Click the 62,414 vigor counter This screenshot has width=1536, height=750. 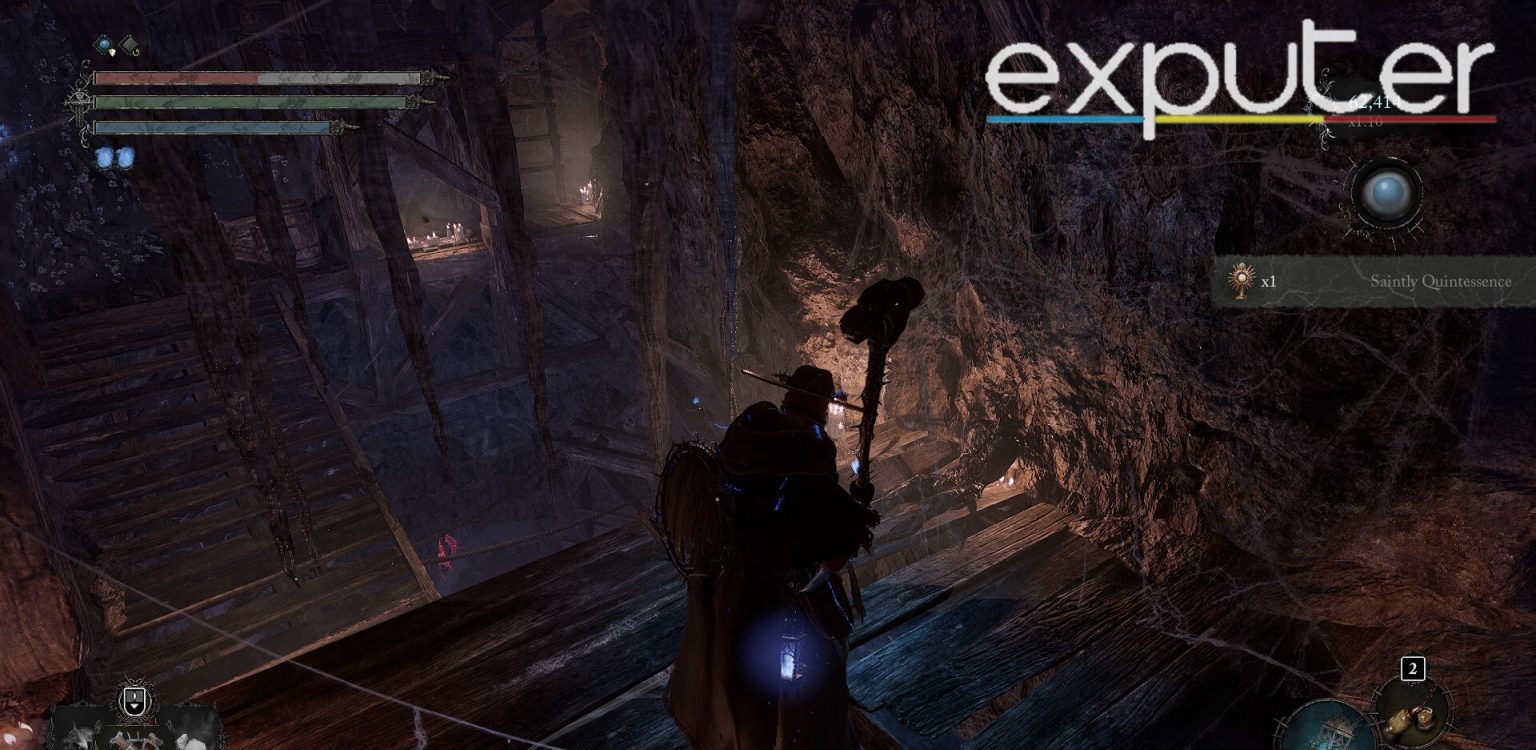[x=1375, y=102]
